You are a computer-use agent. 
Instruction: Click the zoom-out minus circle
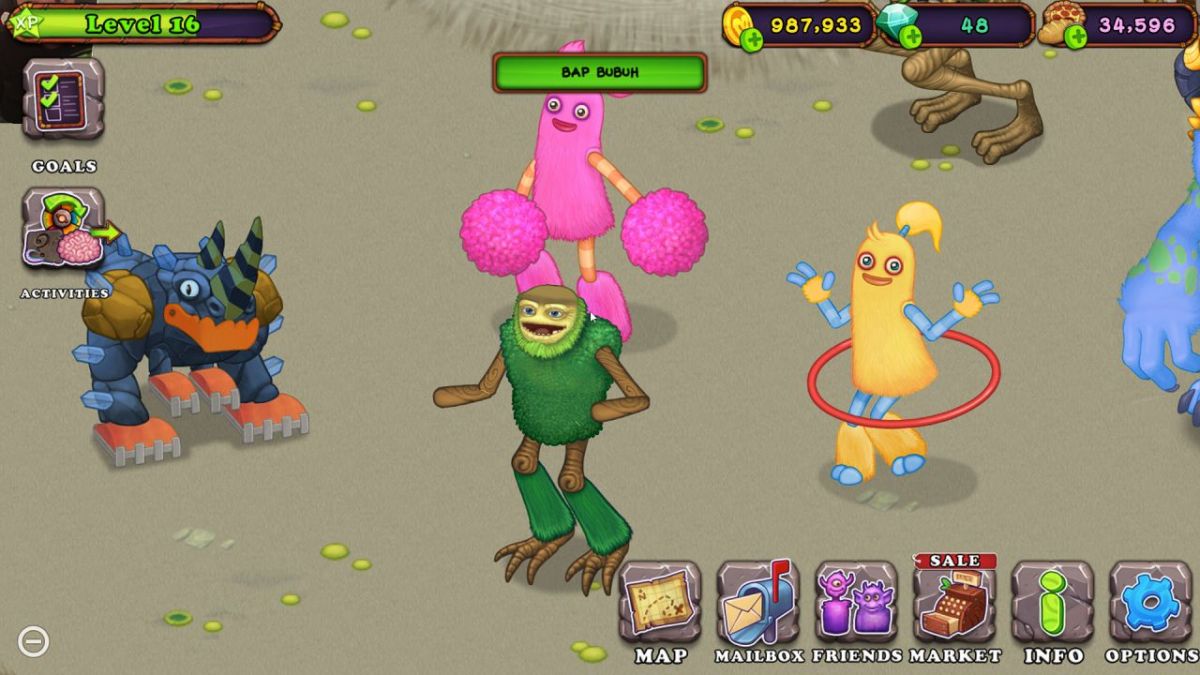[x=33, y=641]
